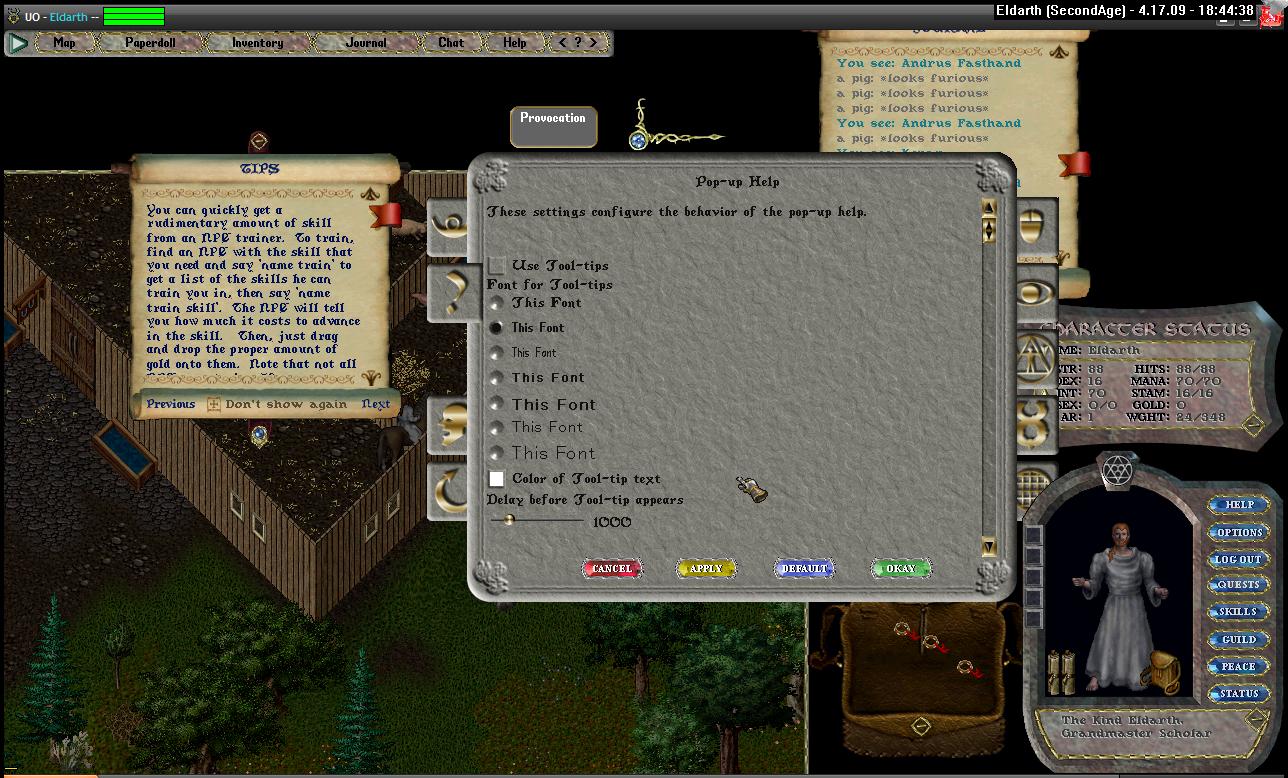Click the Log Out paperdoll button

[1239, 559]
